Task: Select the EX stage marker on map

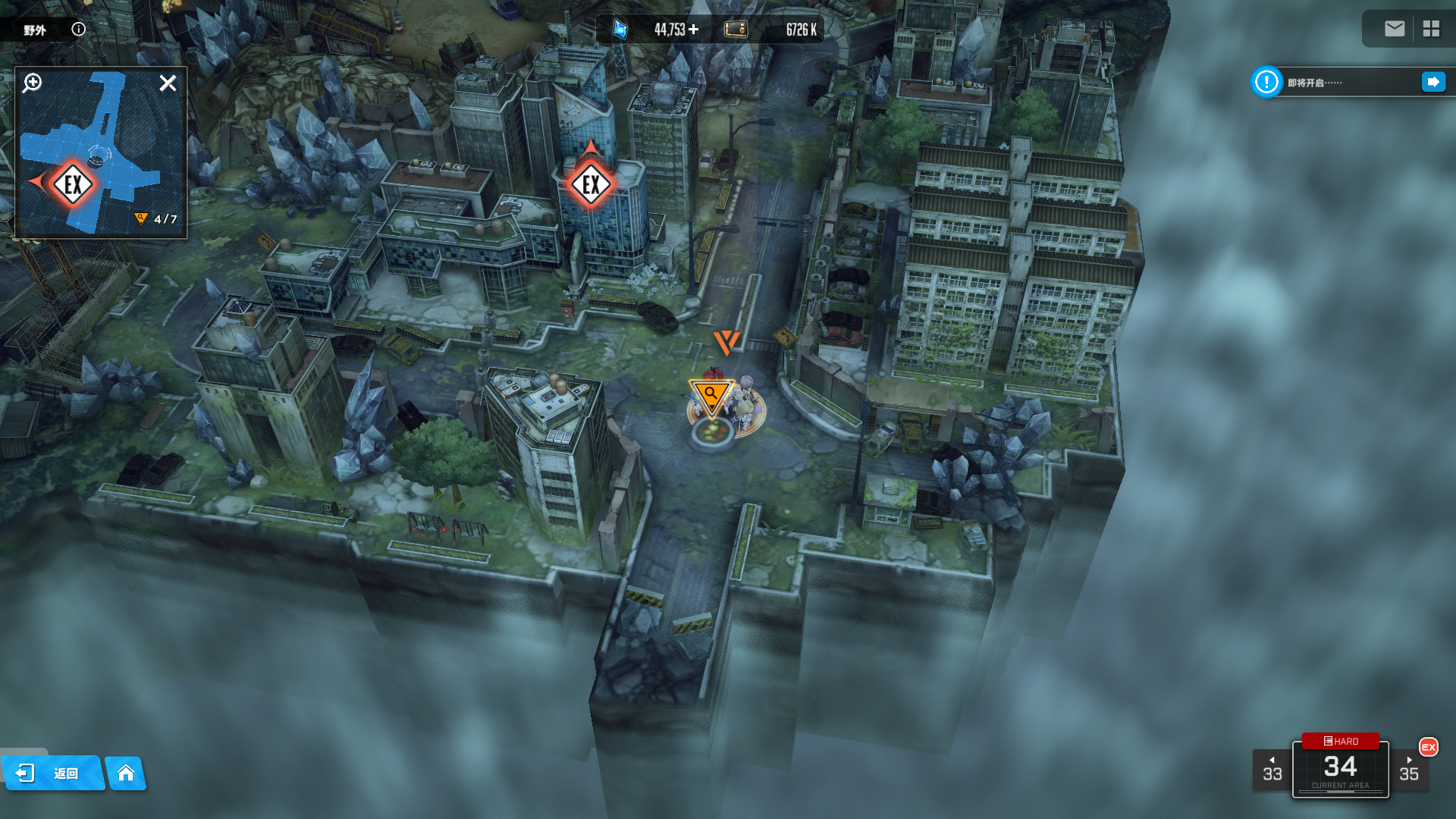Action: [x=591, y=184]
